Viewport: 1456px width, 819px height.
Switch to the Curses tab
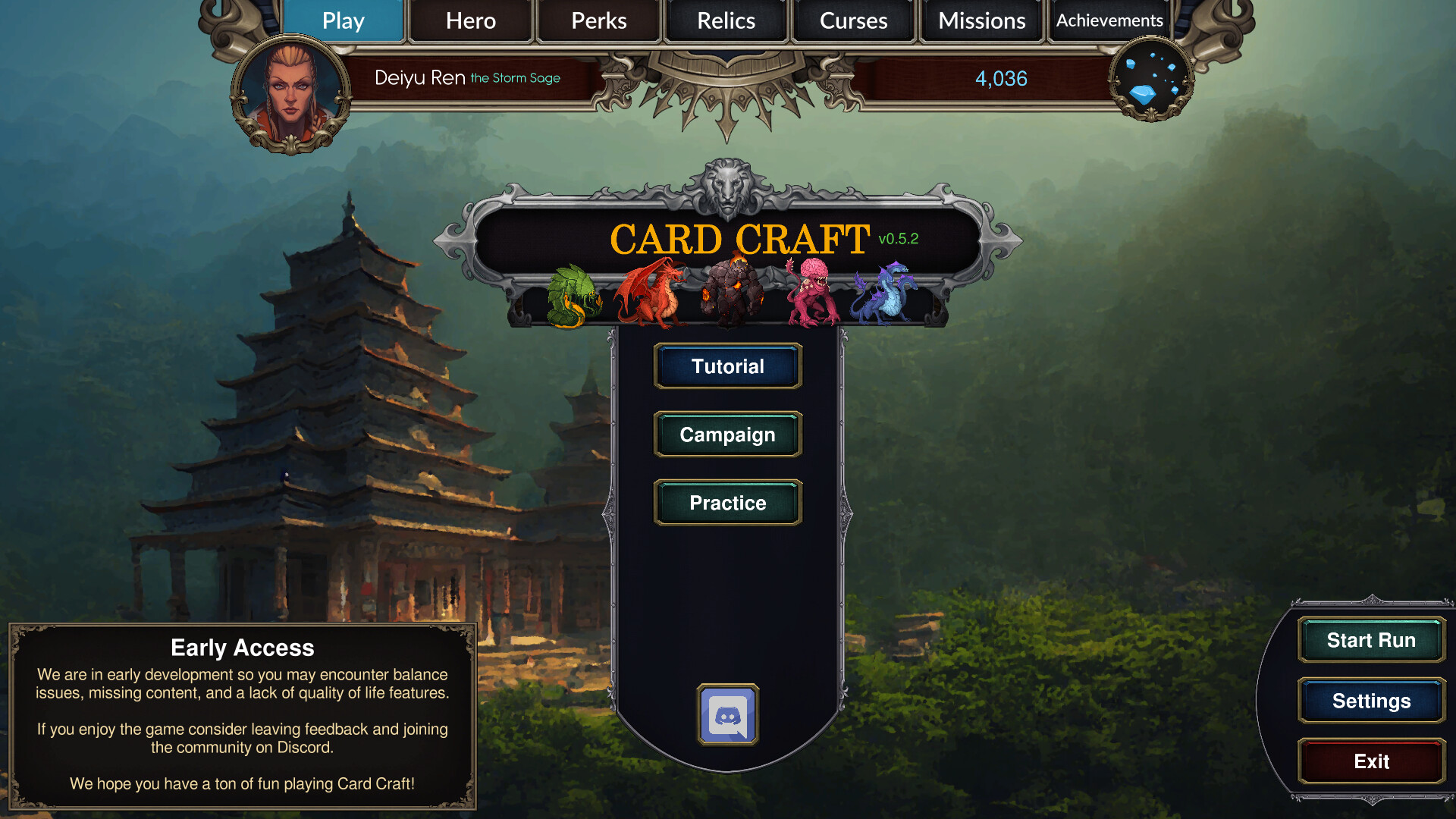(x=854, y=20)
